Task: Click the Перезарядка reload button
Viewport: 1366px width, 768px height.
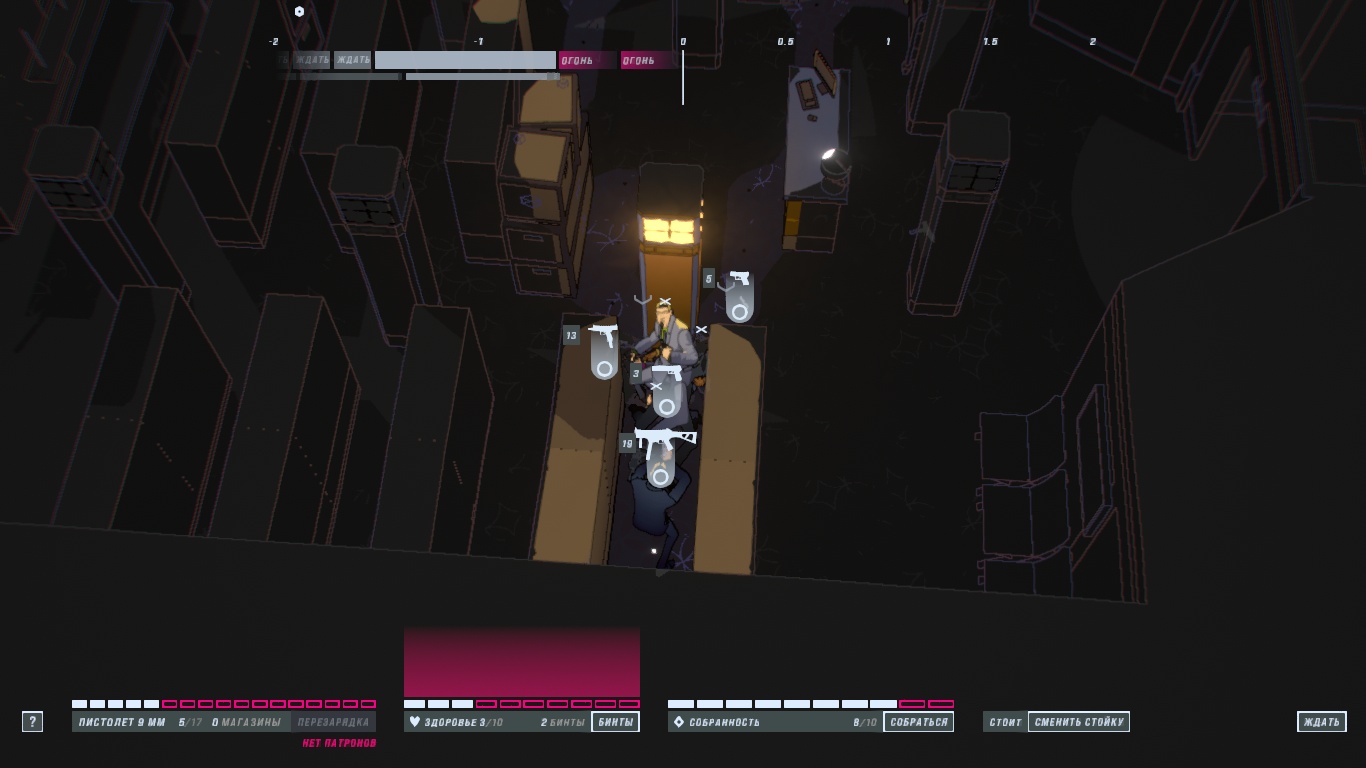Action: coord(333,722)
